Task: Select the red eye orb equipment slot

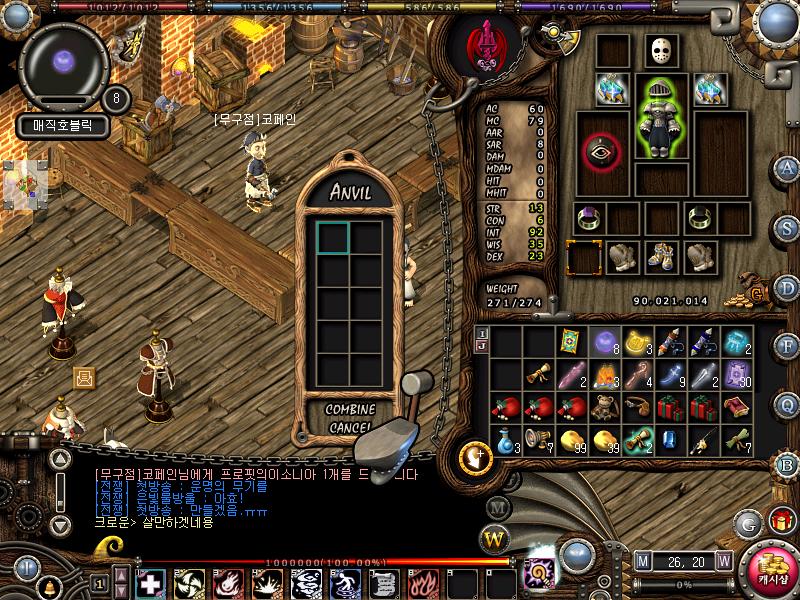Action: (601, 153)
